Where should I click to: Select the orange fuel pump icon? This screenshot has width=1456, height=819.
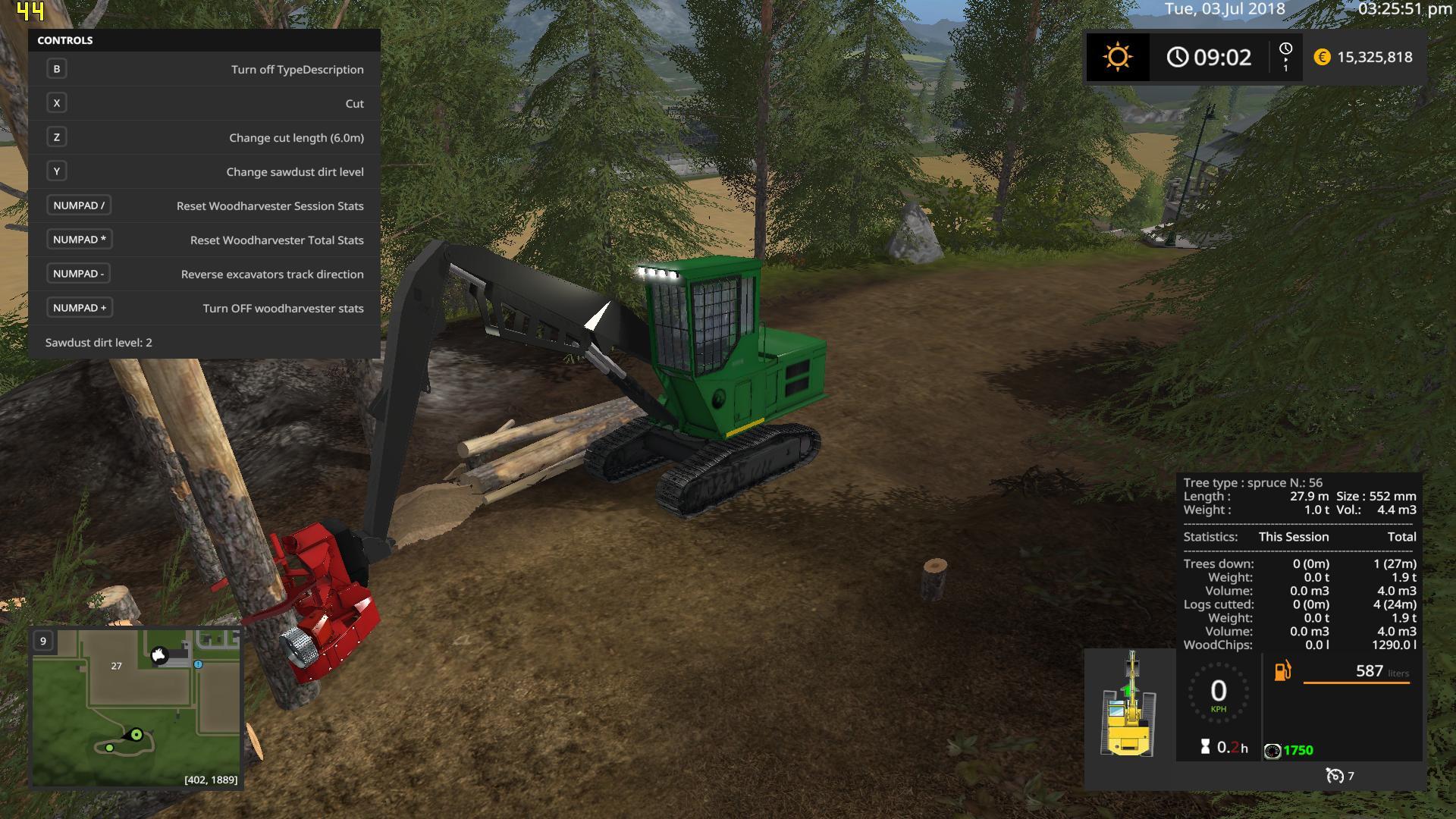coord(1282,671)
